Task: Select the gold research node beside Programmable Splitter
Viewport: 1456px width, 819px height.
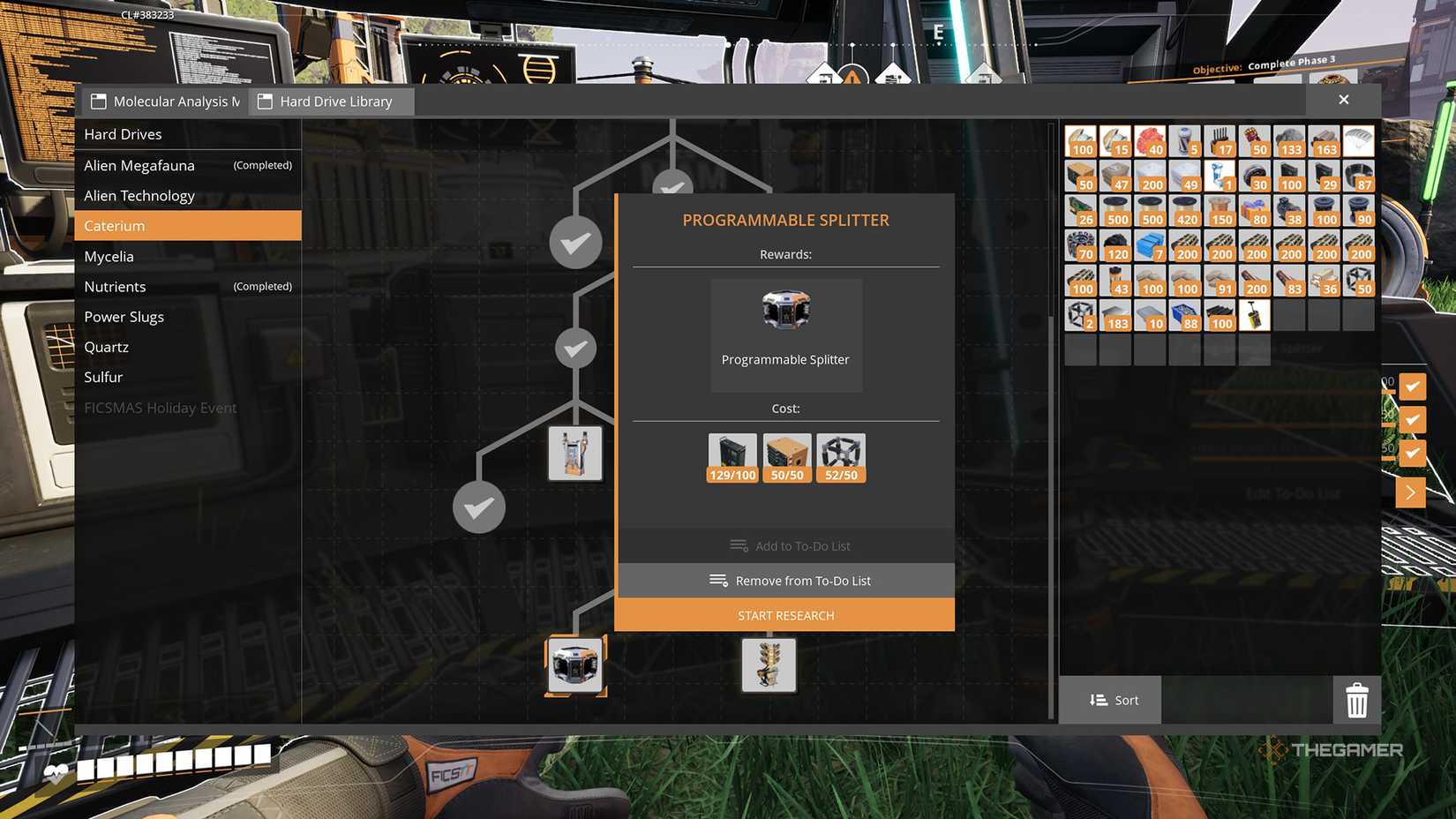Action: 769,665
